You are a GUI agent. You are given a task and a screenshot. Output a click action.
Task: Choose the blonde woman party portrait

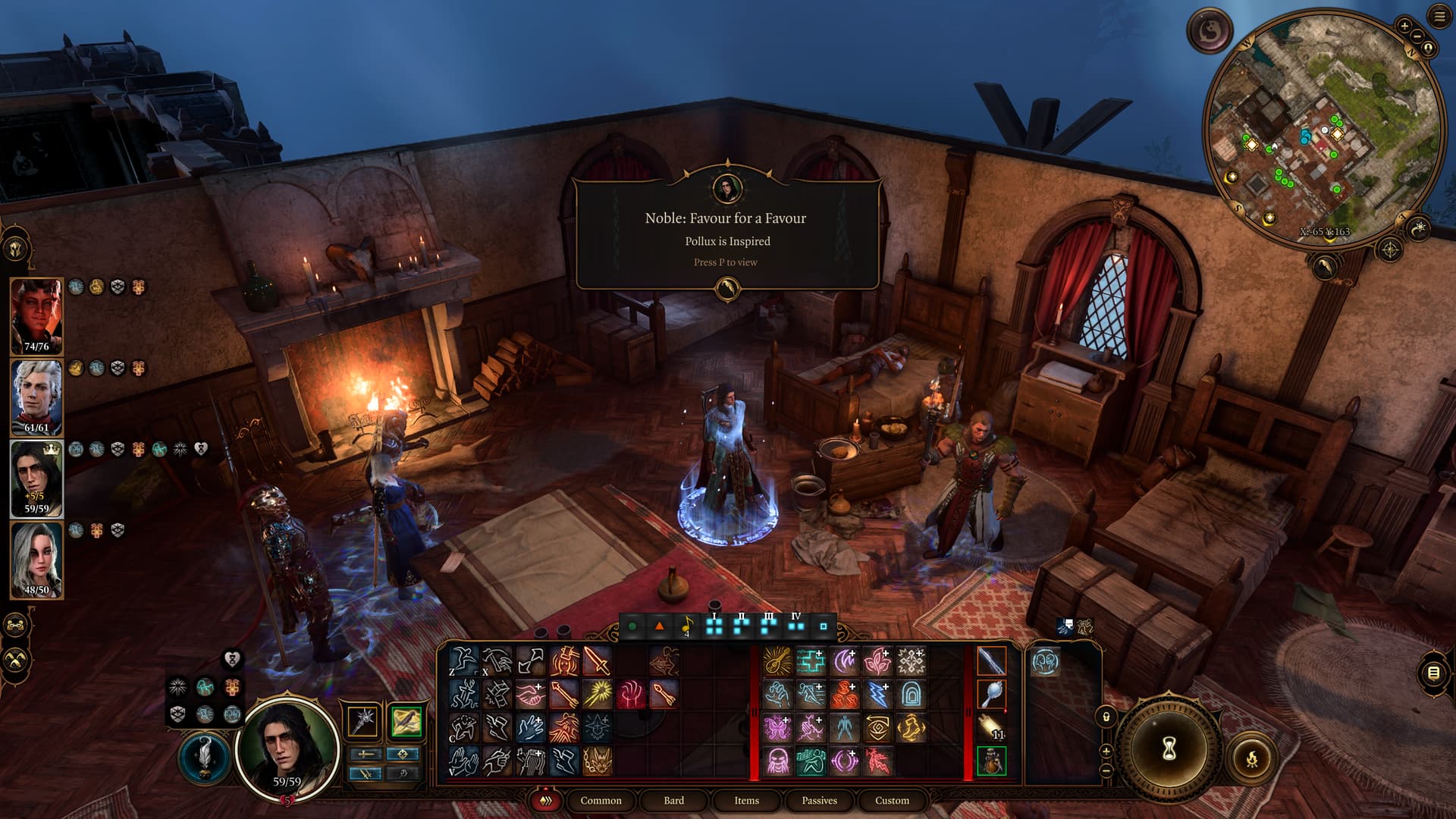tap(36, 560)
